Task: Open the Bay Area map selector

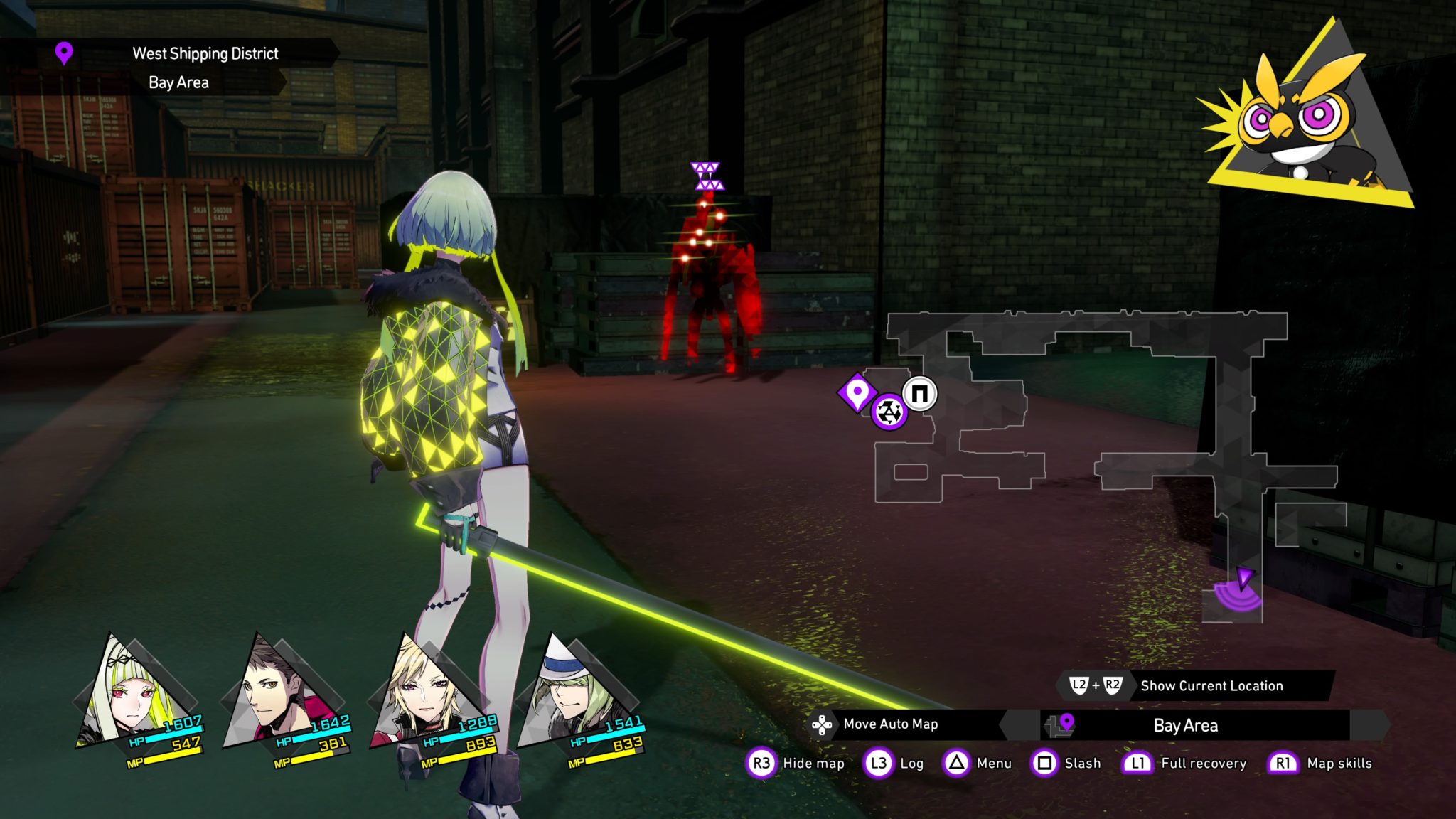Action: [x=1186, y=725]
